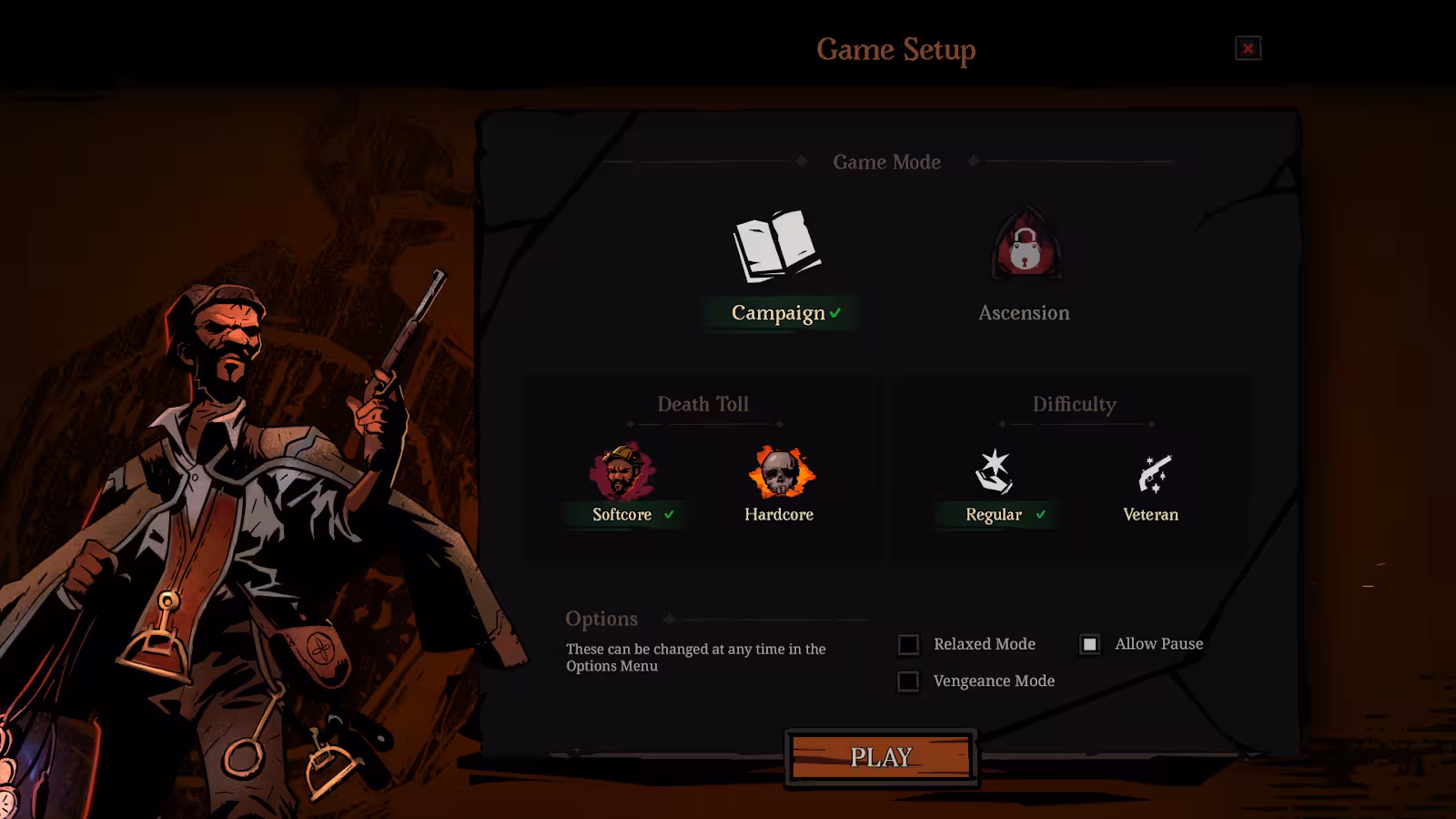Select the Veteran pistol icon
The height and width of the screenshot is (819, 1456).
click(1149, 470)
